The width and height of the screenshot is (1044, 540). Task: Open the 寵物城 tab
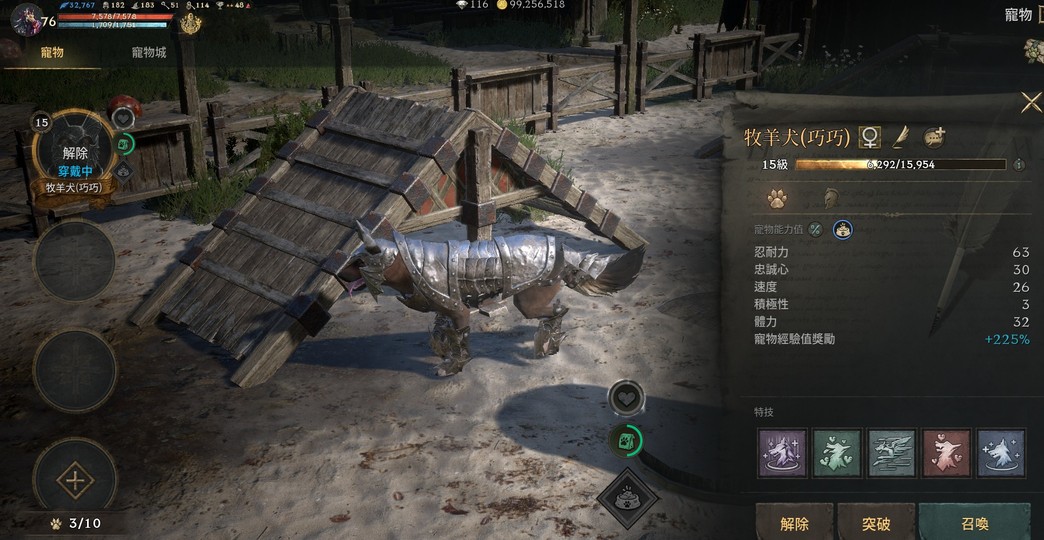click(149, 52)
